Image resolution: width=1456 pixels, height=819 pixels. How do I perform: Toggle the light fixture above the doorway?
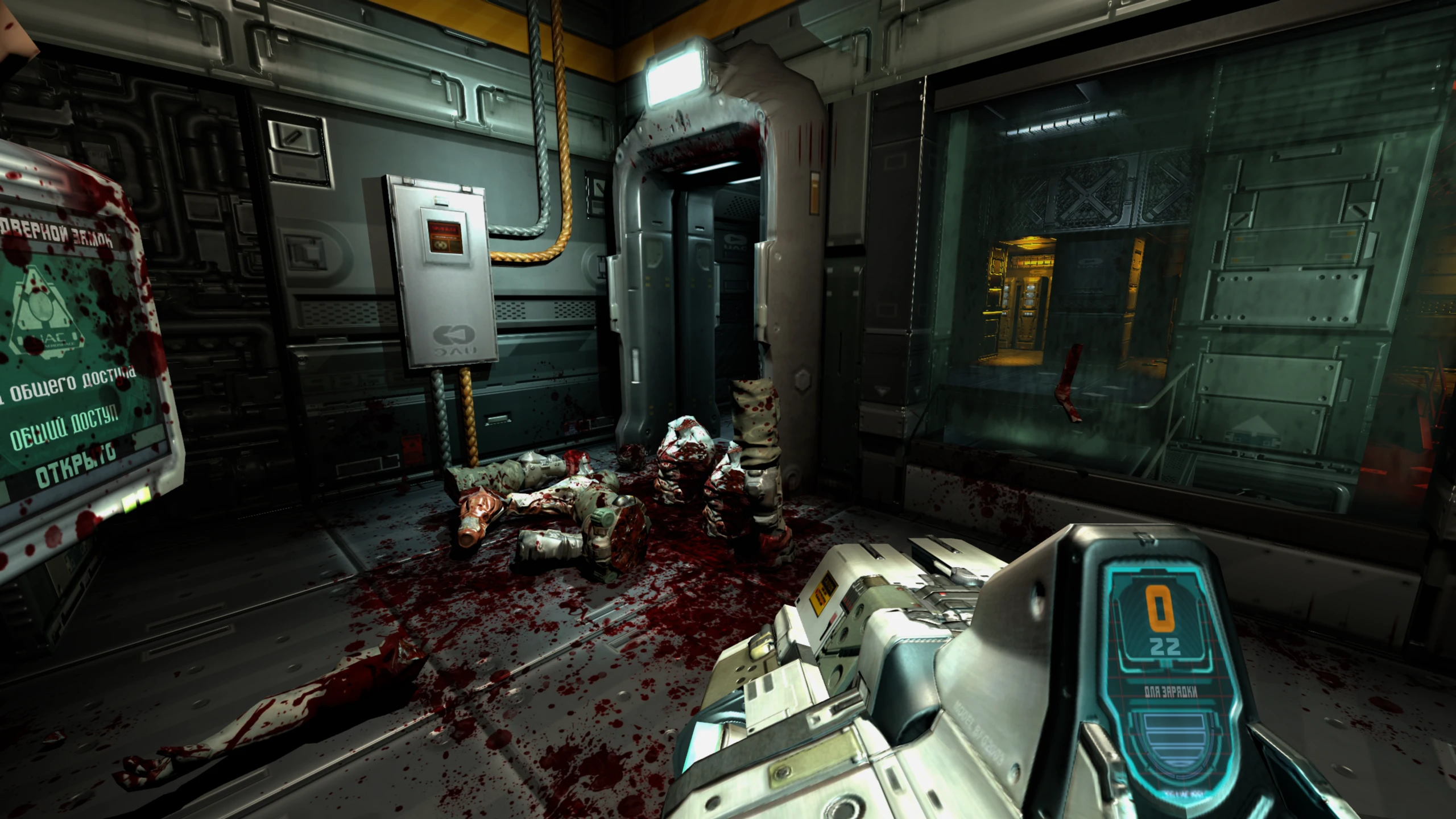pyautogui.click(x=677, y=74)
